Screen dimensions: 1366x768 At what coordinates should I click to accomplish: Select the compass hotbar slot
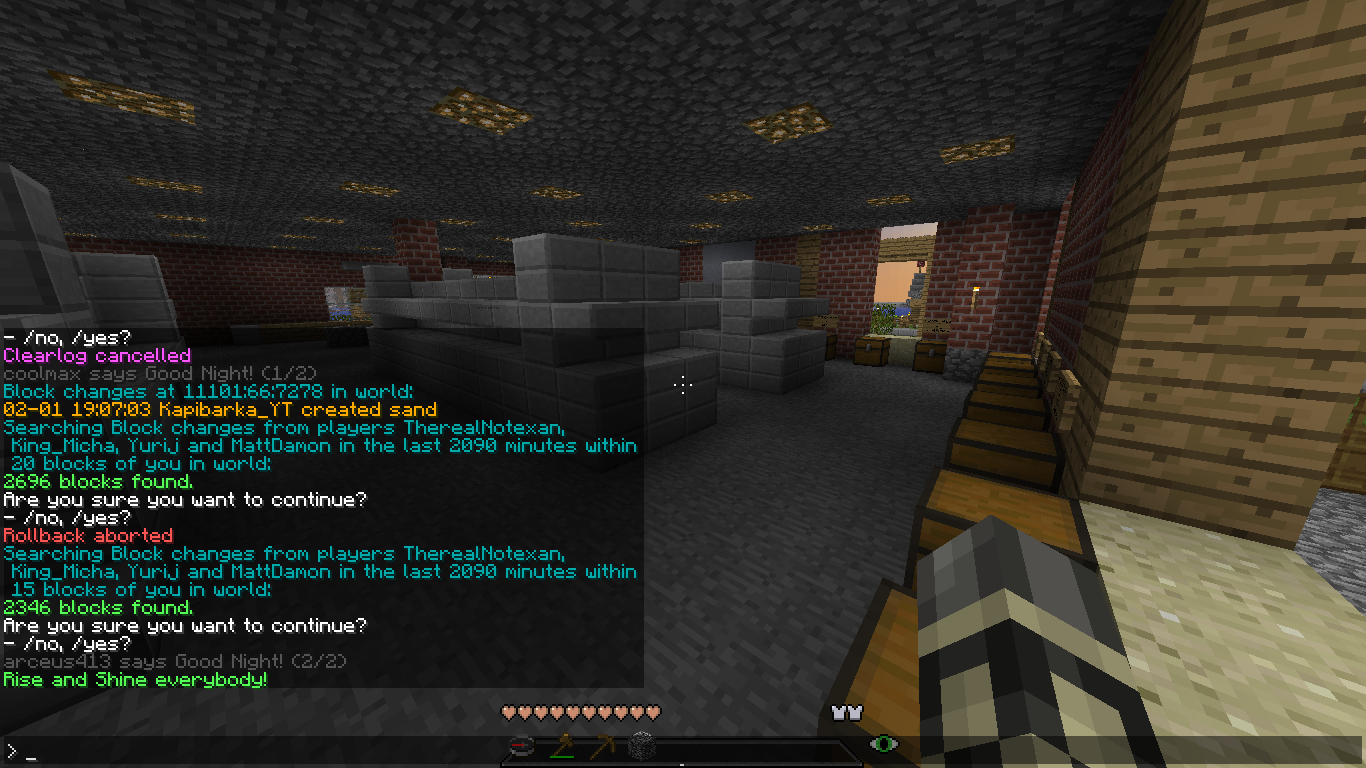[520, 746]
